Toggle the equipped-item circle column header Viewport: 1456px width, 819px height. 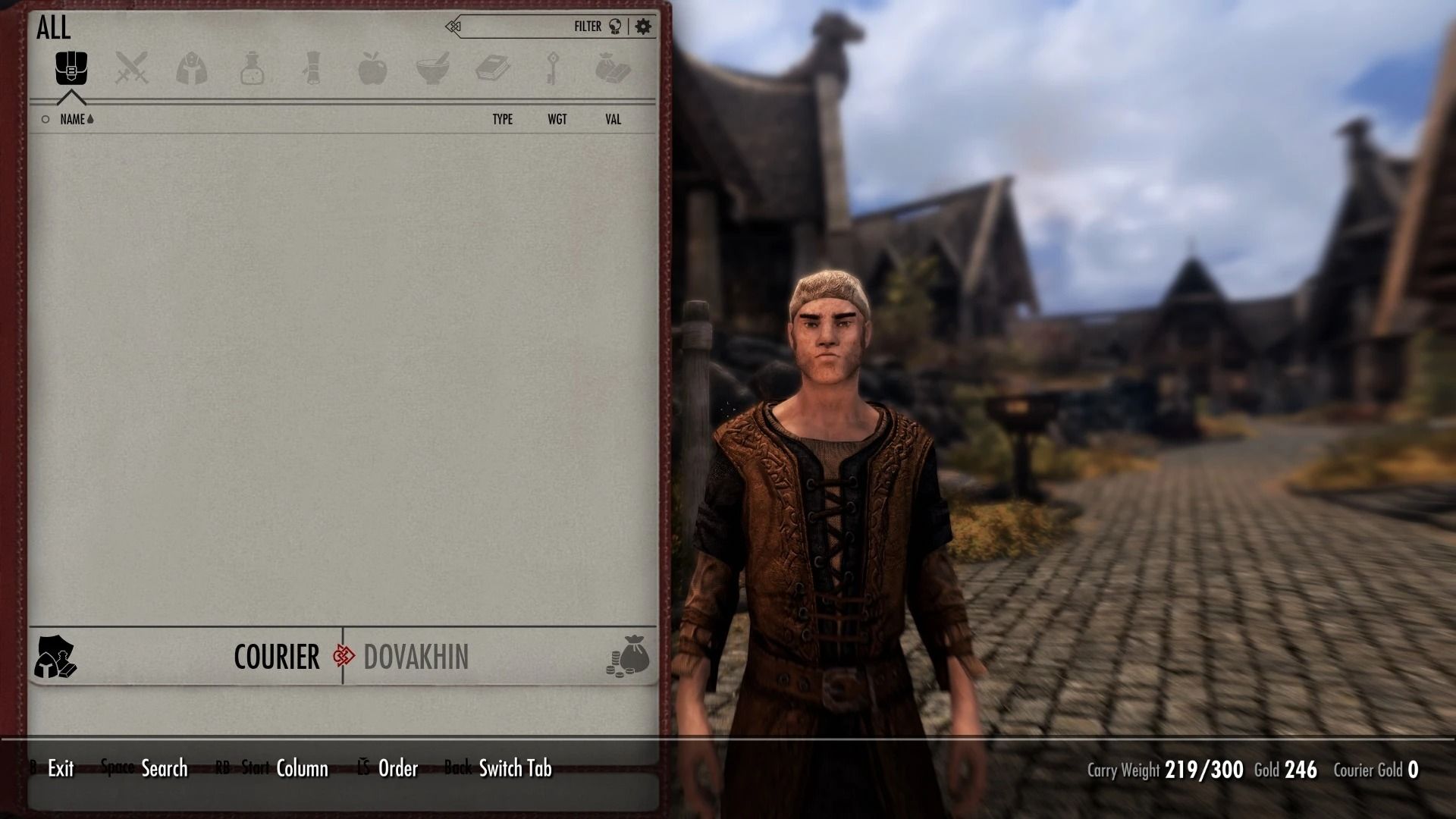(x=44, y=119)
